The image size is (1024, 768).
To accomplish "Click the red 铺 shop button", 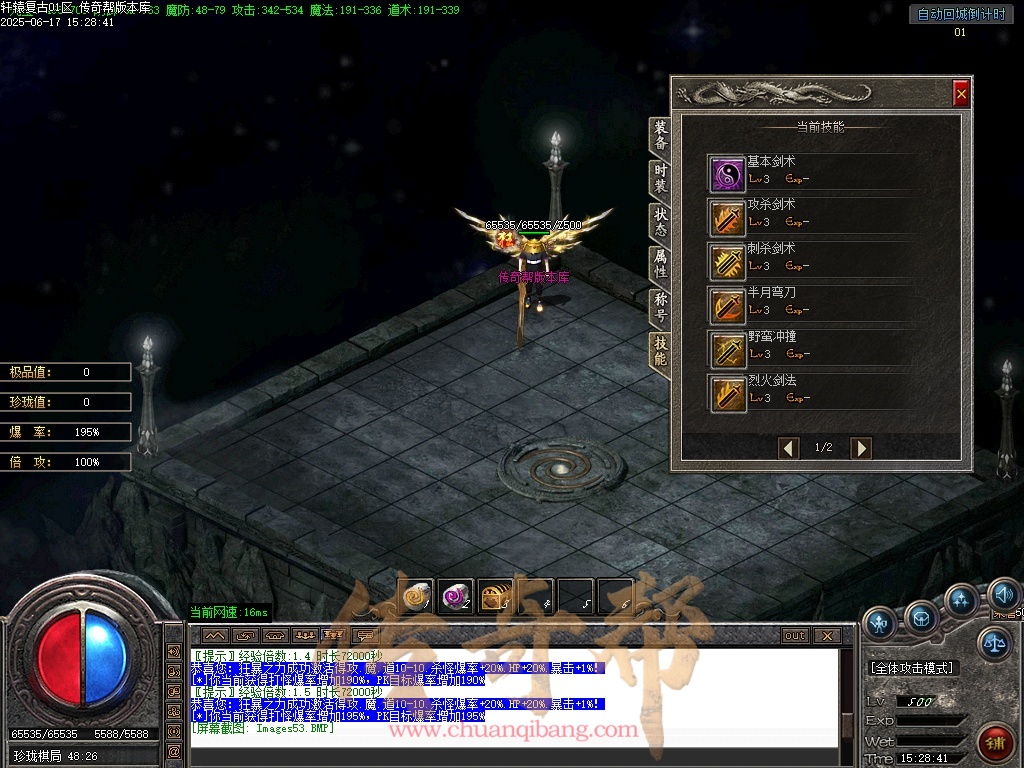I will (995, 742).
